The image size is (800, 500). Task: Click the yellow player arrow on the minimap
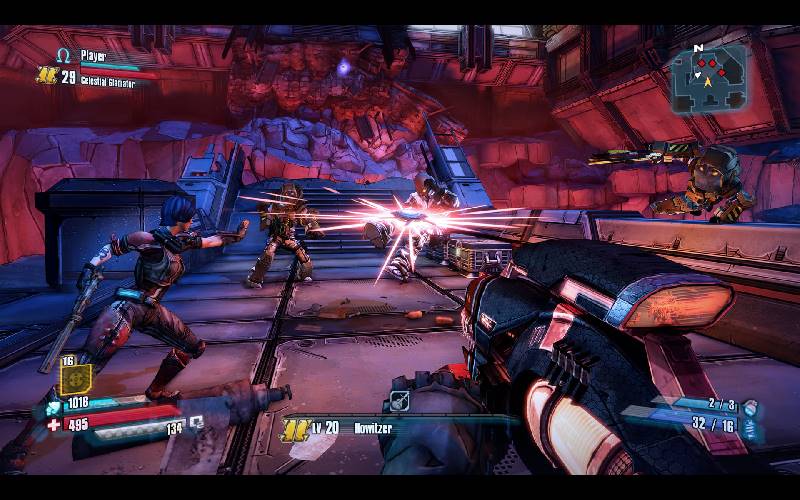pyautogui.click(x=710, y=84)
